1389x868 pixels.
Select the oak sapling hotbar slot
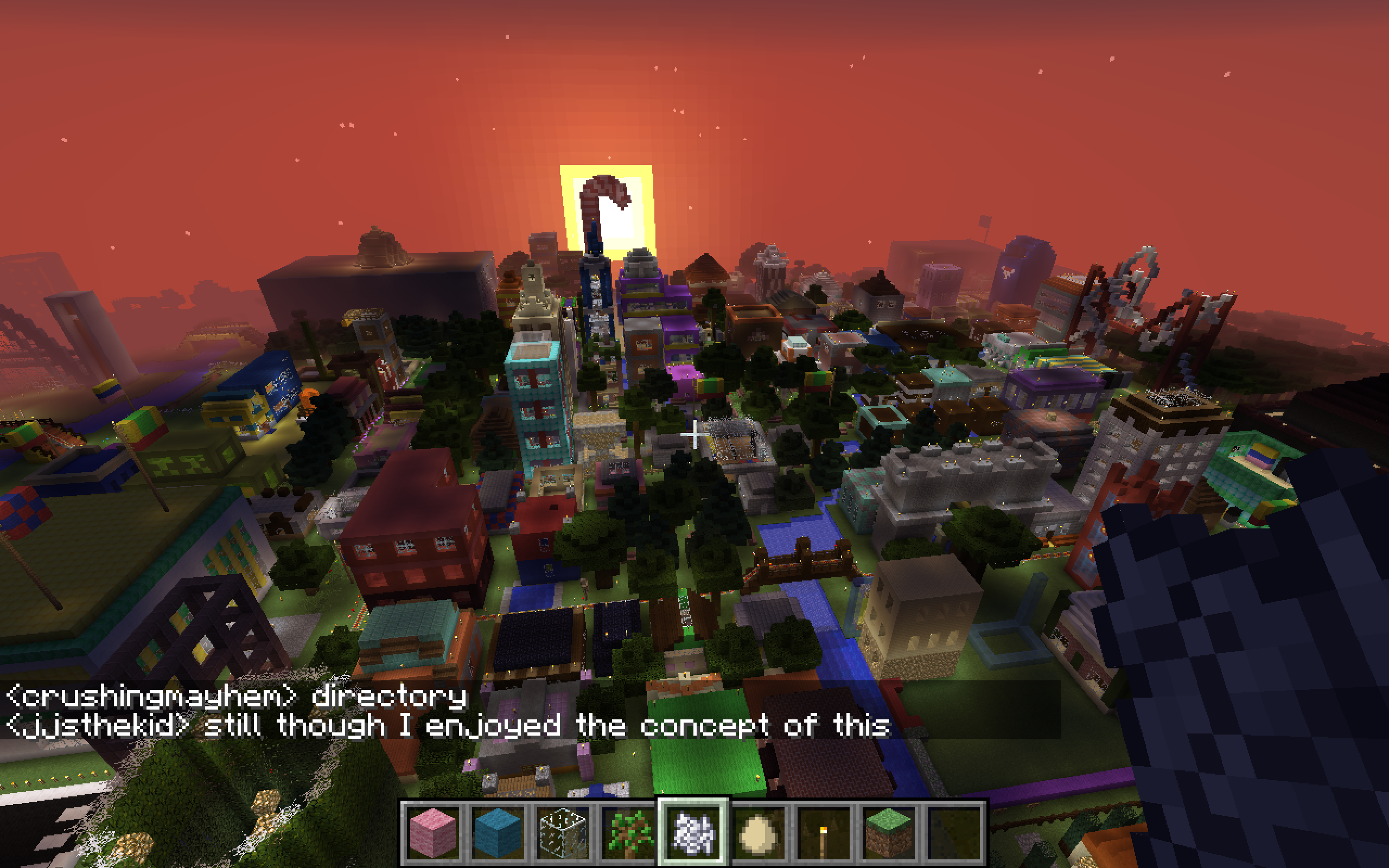(x=628, y=831)
